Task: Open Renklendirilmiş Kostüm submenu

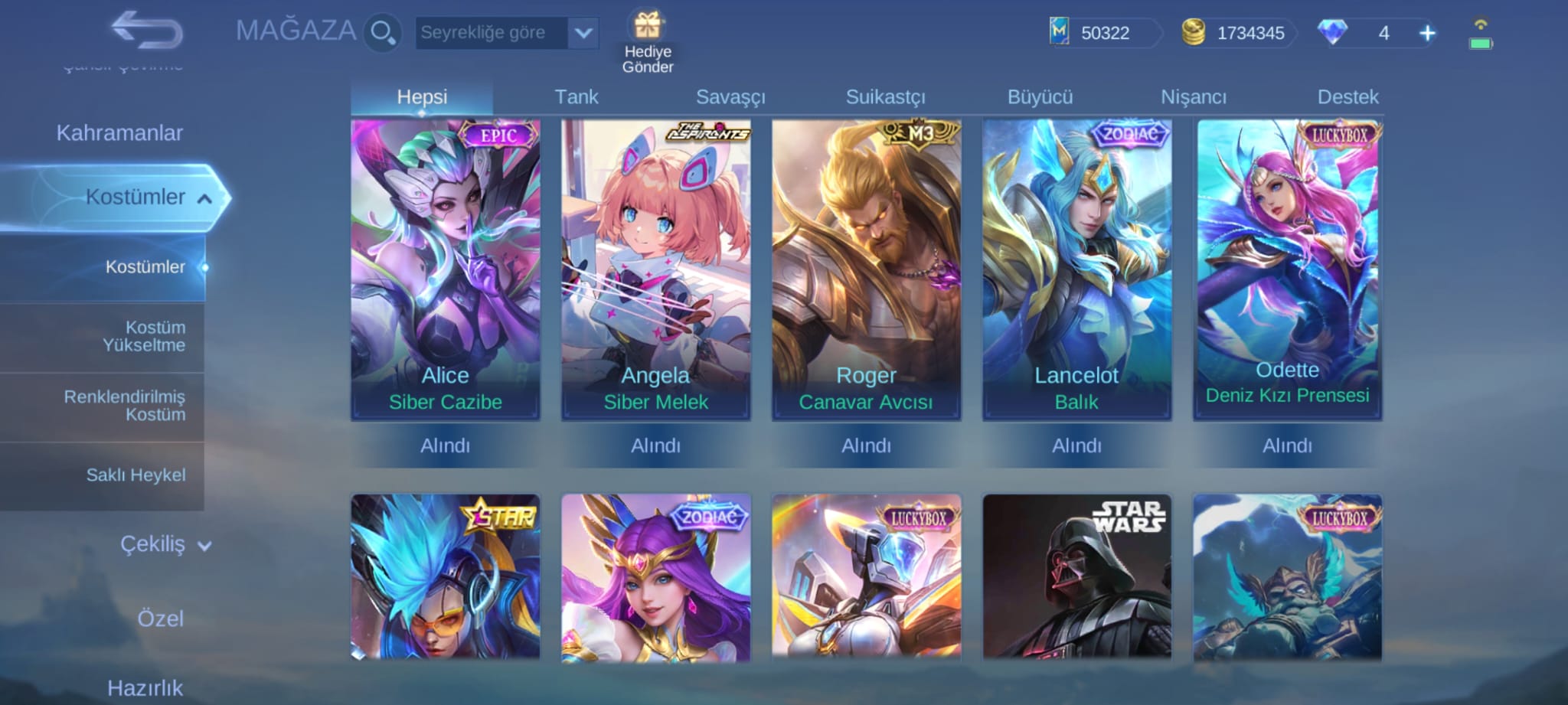Action: (125, 406)
